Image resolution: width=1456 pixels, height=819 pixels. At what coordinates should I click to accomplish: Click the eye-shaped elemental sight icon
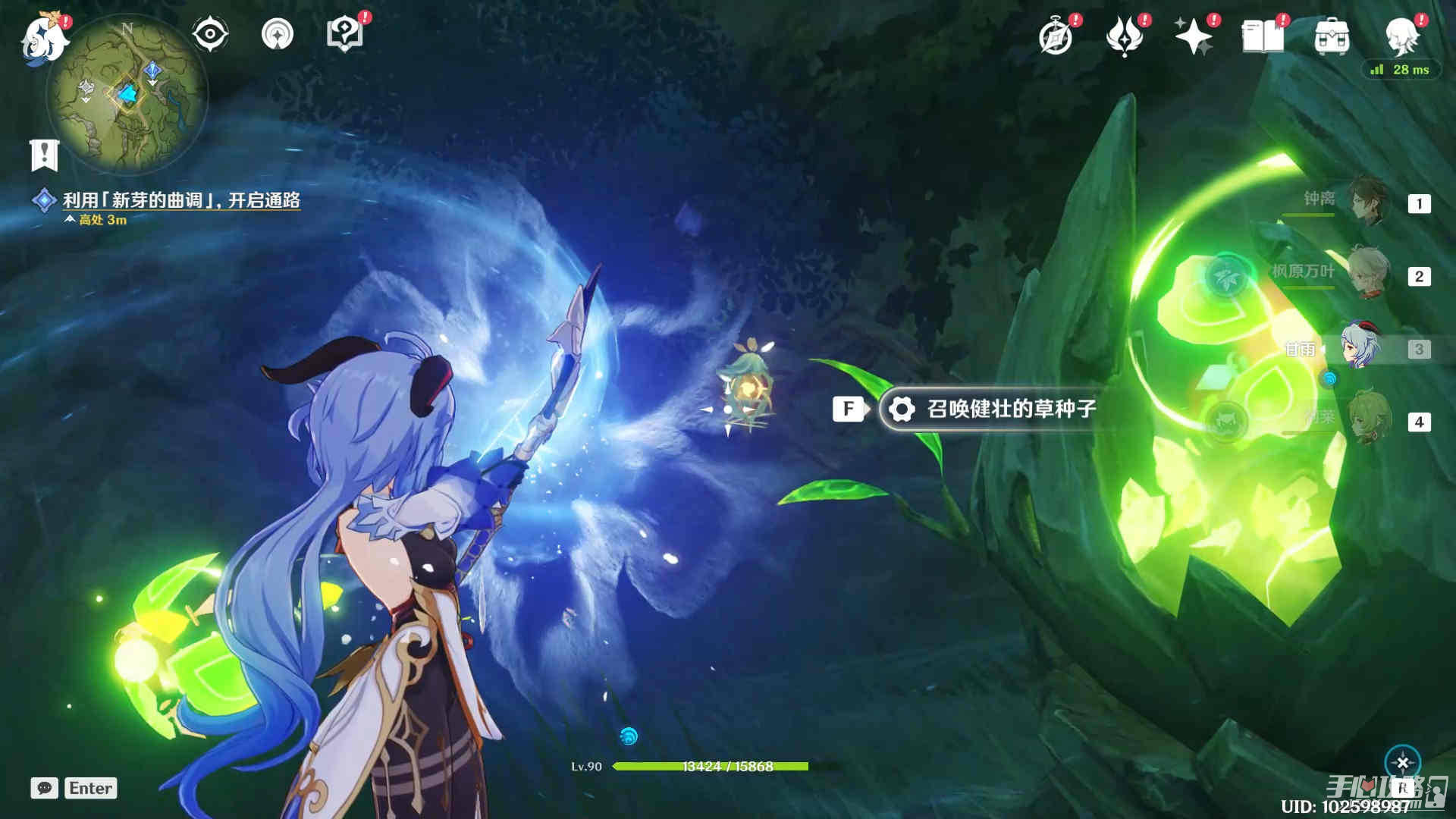(209, 34)
